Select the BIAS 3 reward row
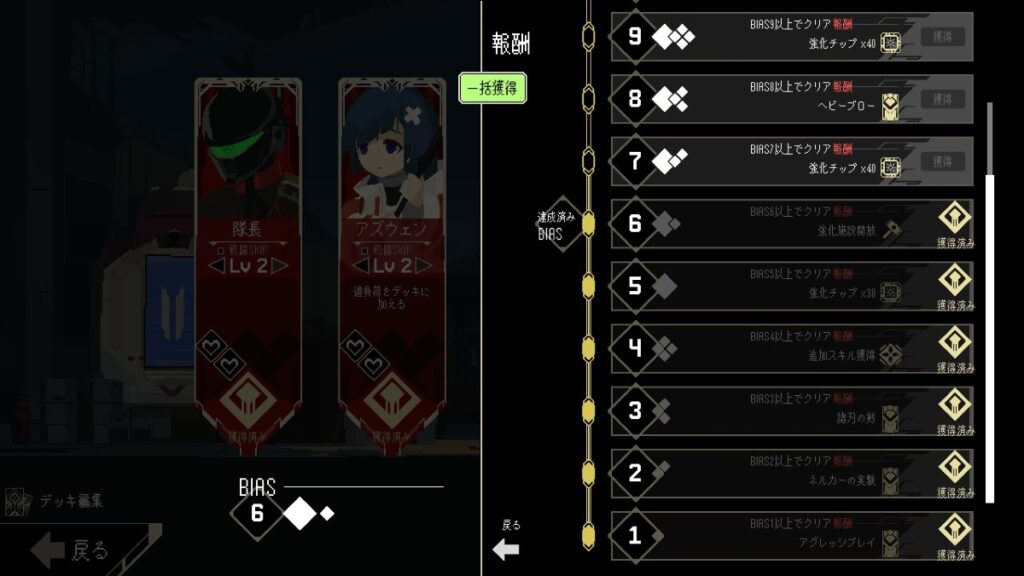This screenshot has height=576, width=1024. 792,411
